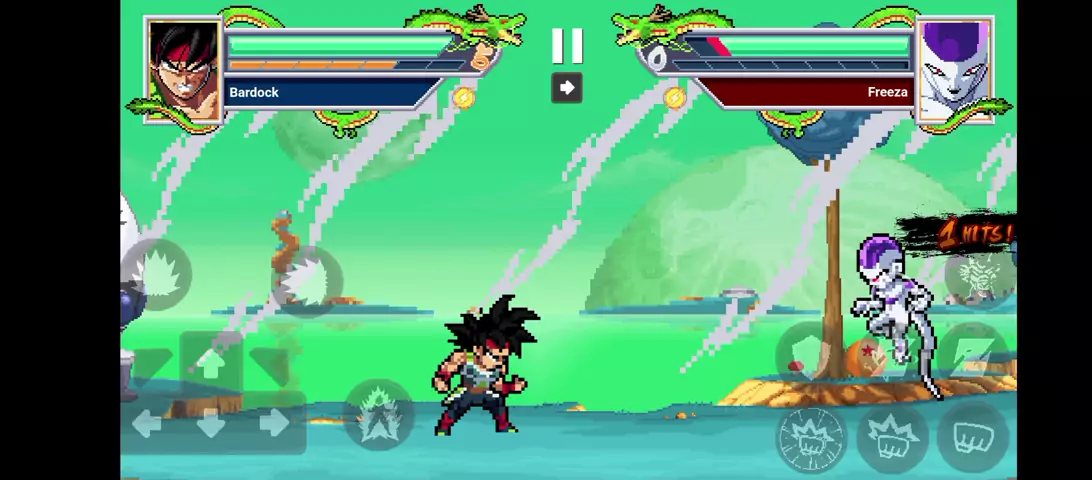Screen dimensions: 1092x480
Task: Tap the d-pad up arrow to jump
Action: coord(211,365)
